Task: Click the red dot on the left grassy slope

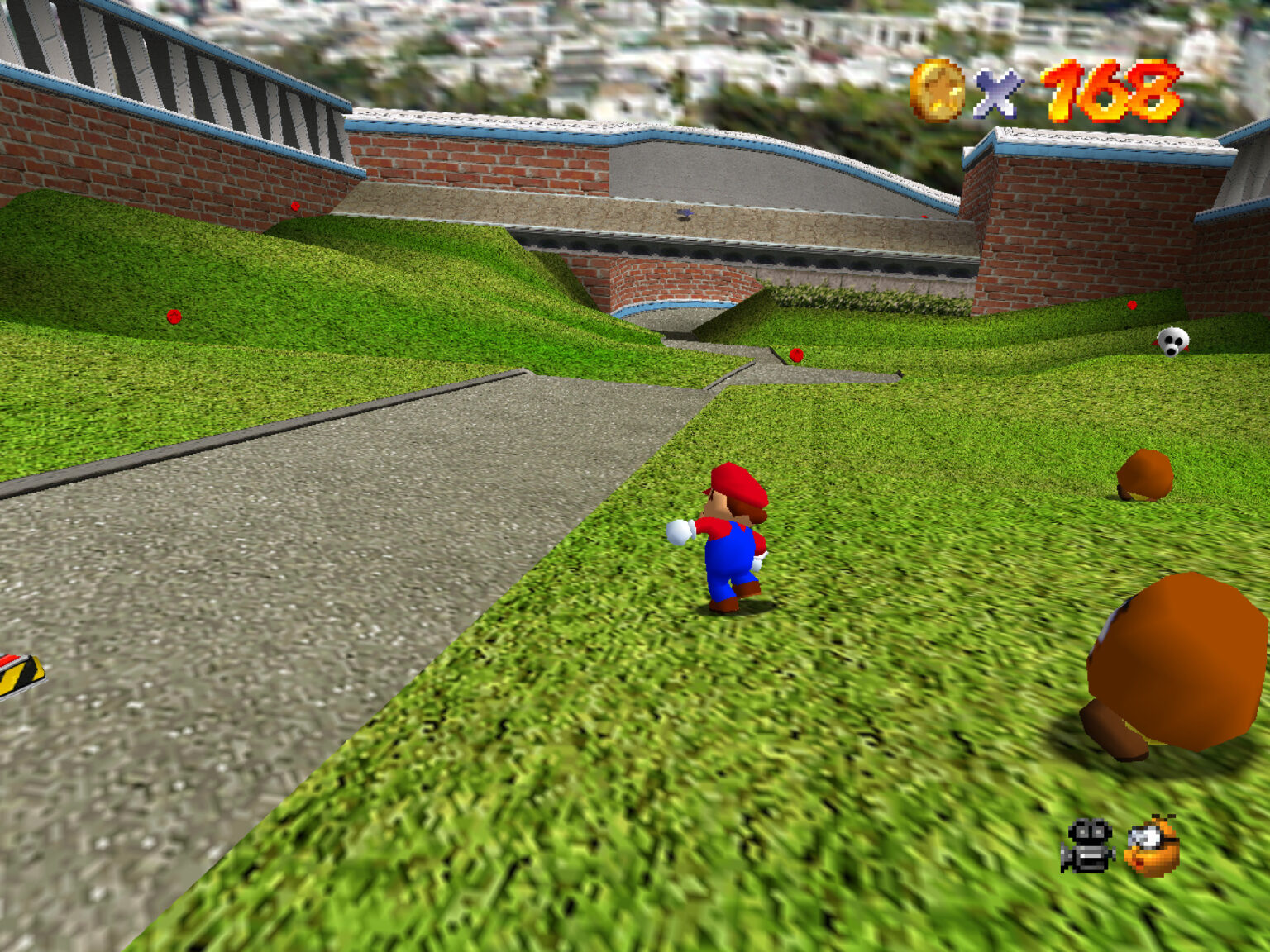Action: pyautogui.click(x=173, y=315)
